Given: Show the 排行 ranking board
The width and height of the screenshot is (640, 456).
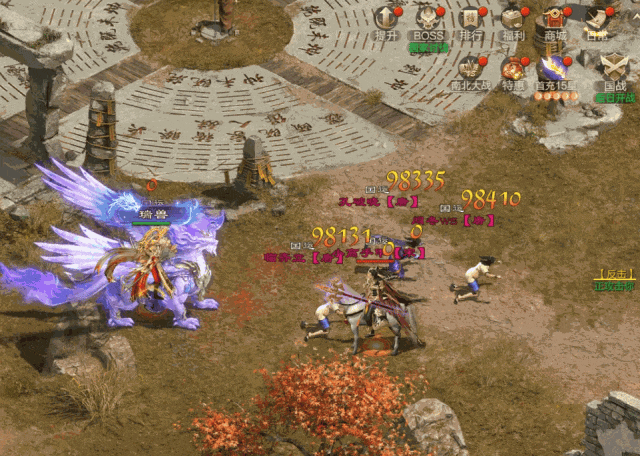Looking at the screenshot, I should [x=471, y=20].
